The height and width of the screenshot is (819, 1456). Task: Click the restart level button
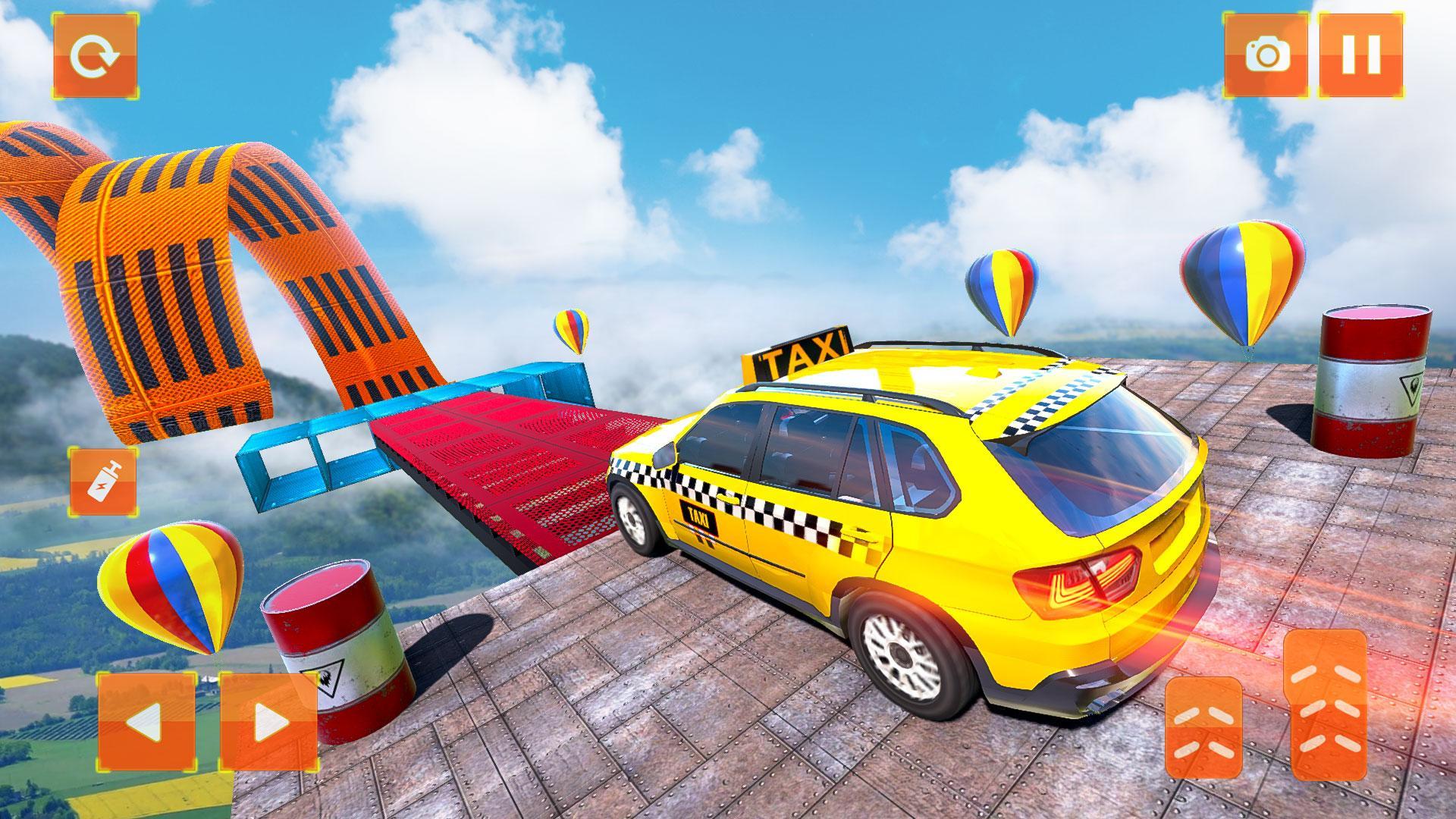pos(95,55)
